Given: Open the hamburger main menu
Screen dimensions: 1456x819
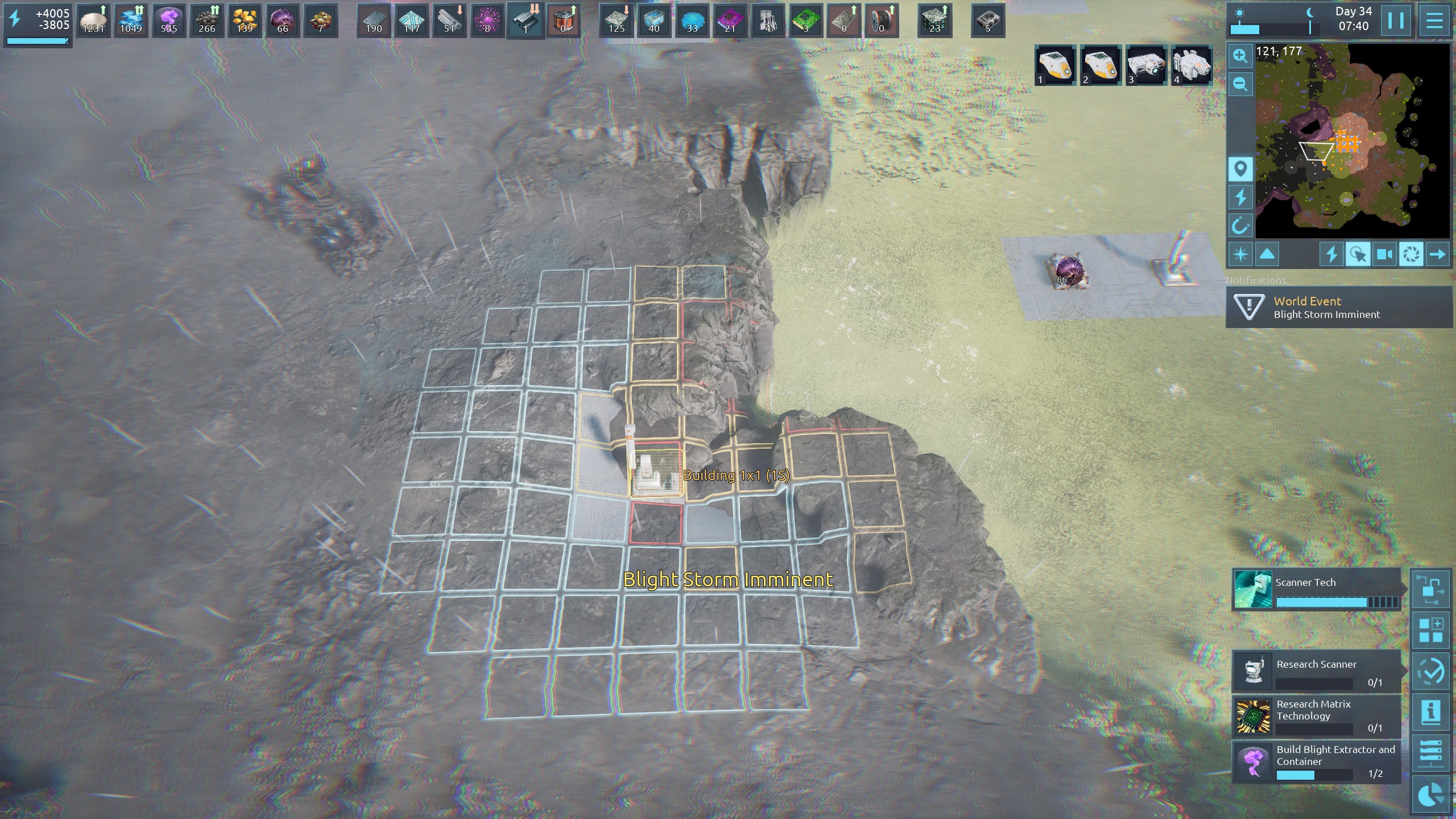Looking at the screenshot, I should (1434, 21).
